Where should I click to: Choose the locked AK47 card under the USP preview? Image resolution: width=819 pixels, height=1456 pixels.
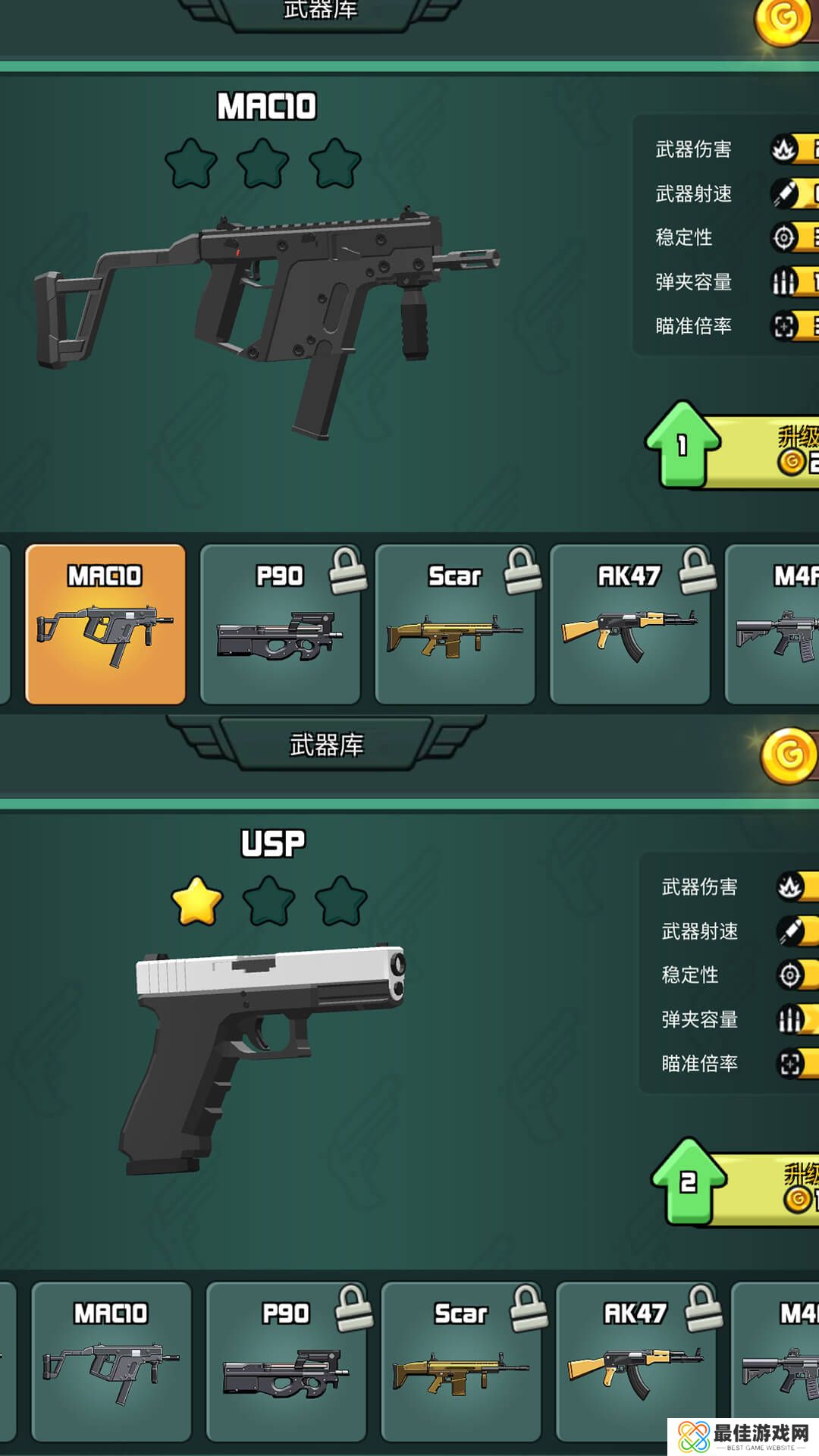tap(635, 1361)
